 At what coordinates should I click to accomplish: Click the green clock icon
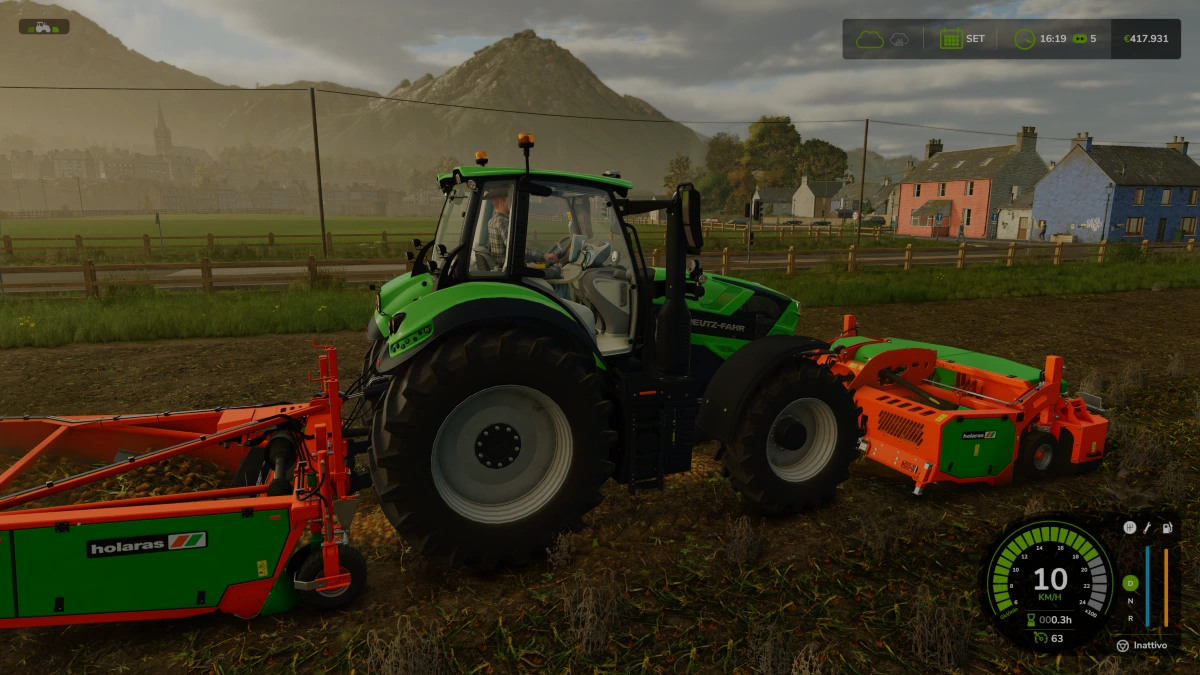point(1024,39)
